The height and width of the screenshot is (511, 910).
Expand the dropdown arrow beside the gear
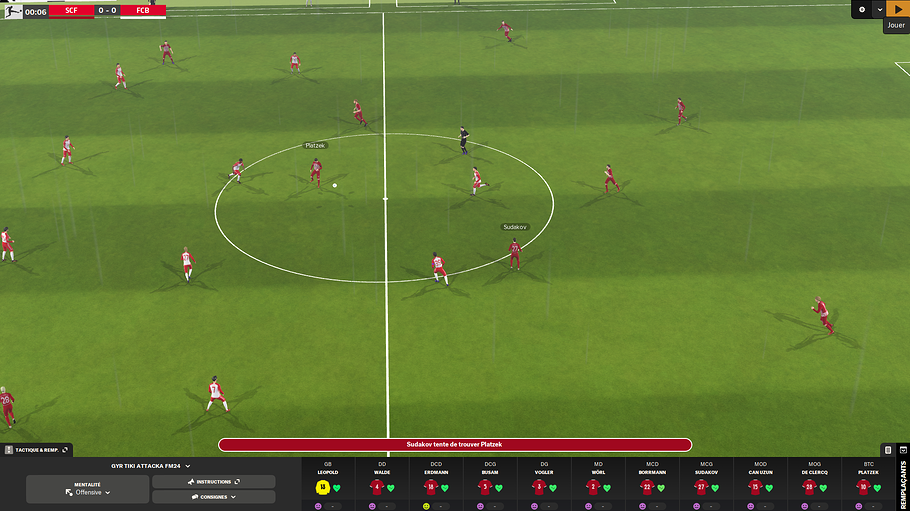point(879,9)
